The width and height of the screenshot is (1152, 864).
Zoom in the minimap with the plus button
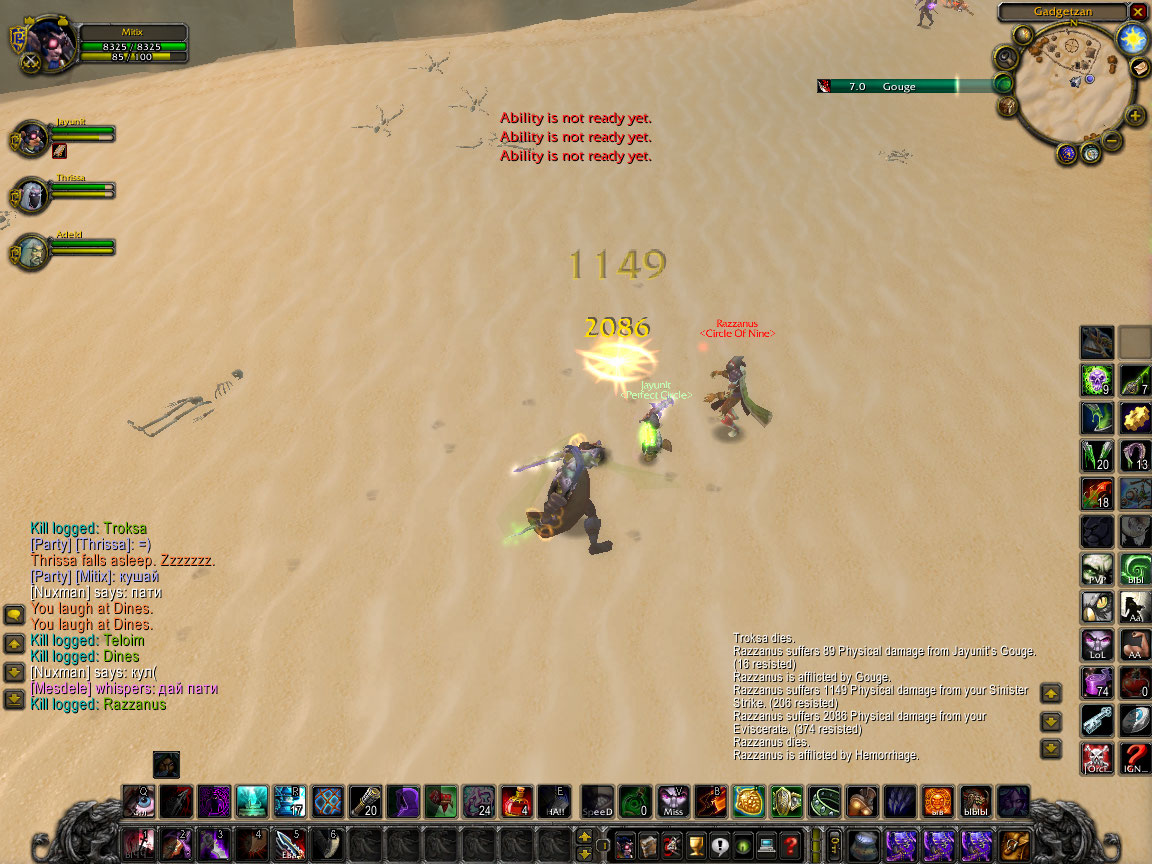coord(1135,116)
